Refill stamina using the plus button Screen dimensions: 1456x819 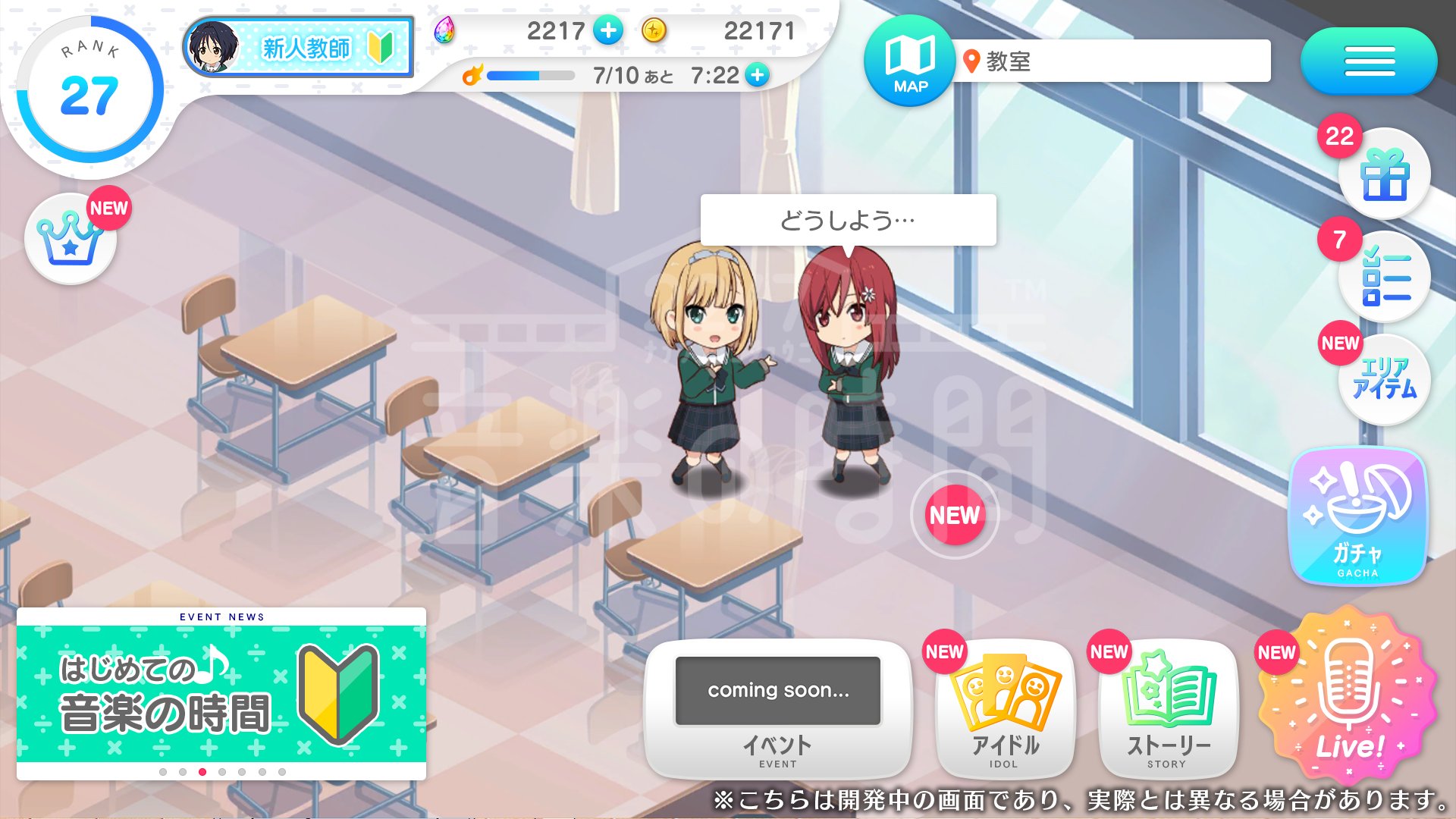(757, 75)
